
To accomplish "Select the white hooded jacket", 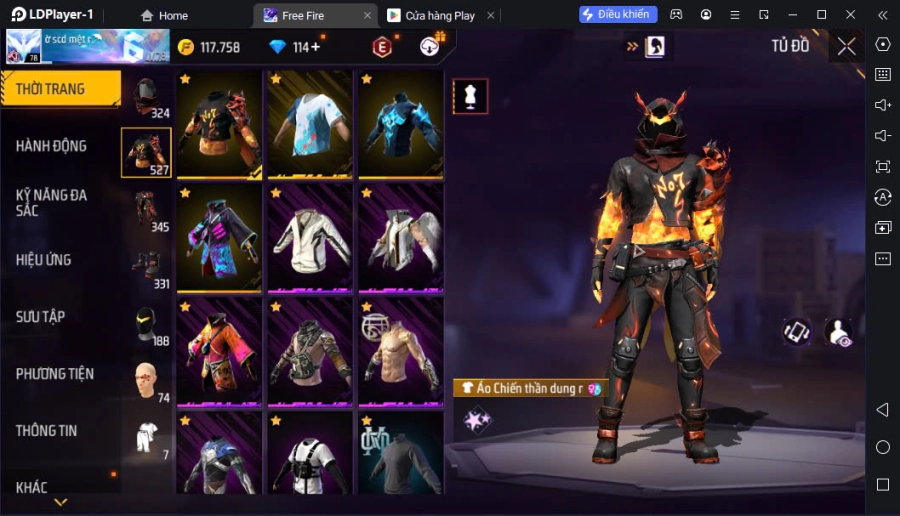I will (310, 238).
